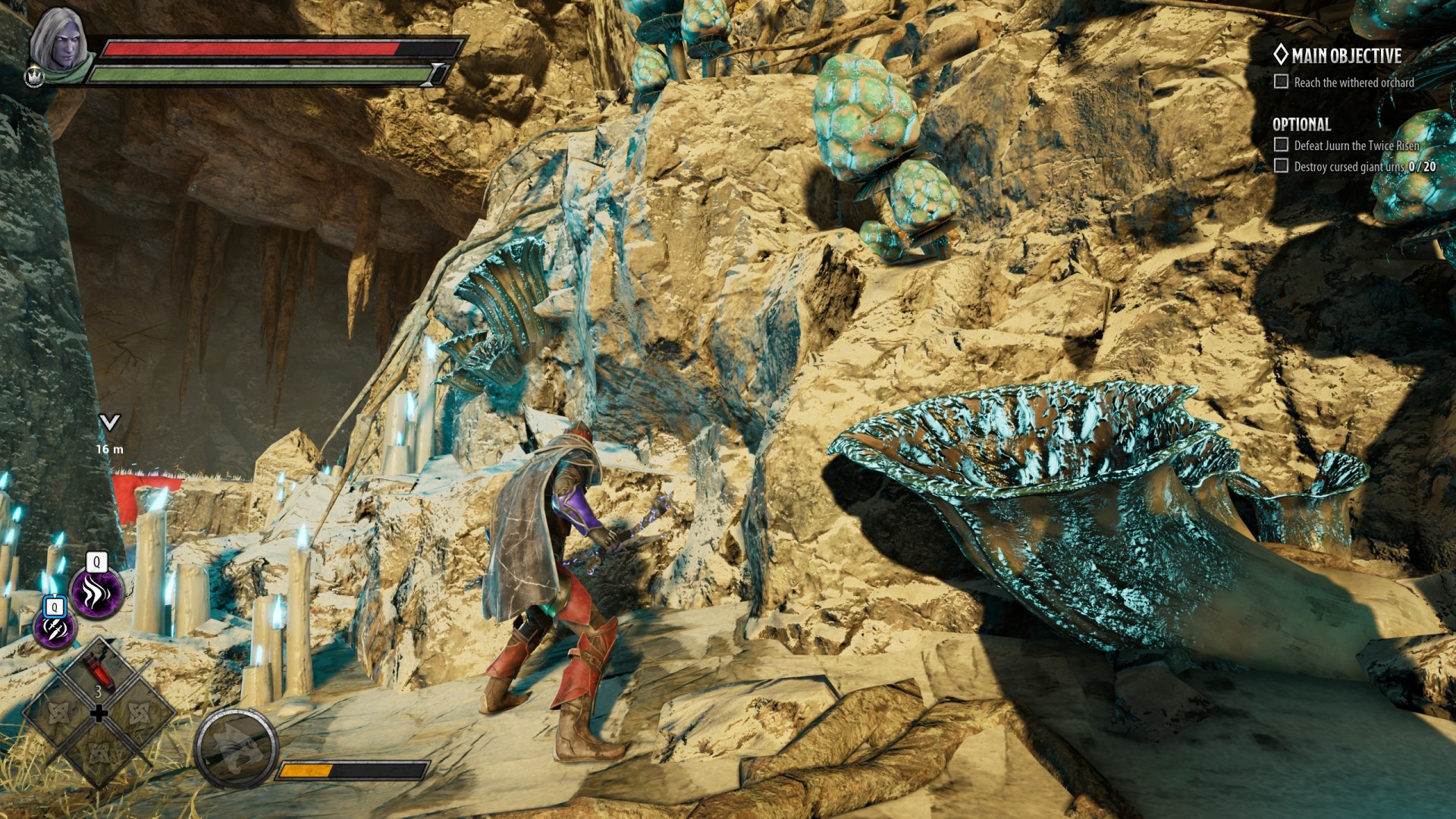Activate the purple smoke wisp ability
Screen dimensions: 1456x819
coord(96,593)
